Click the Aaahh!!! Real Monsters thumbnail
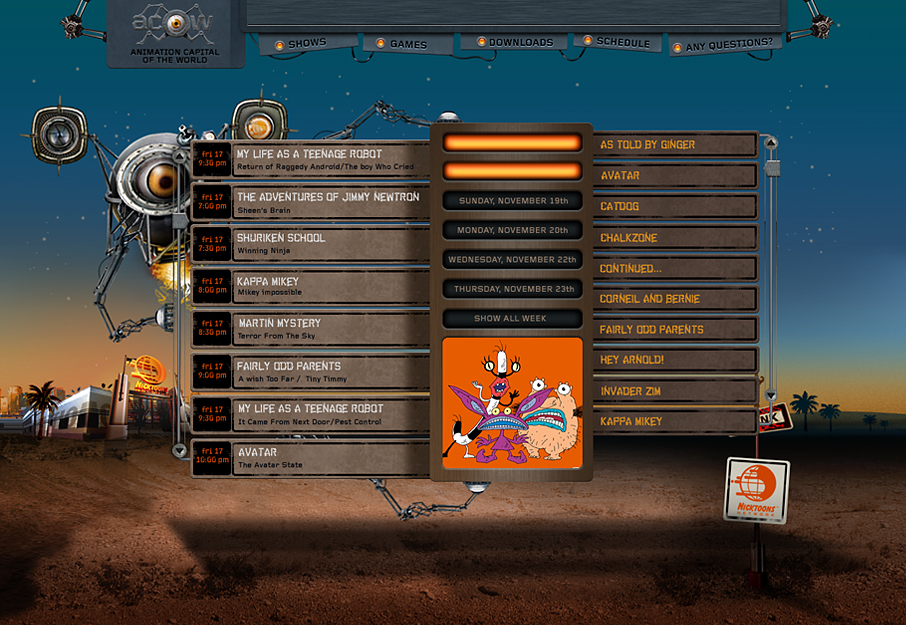 (512, 403)
